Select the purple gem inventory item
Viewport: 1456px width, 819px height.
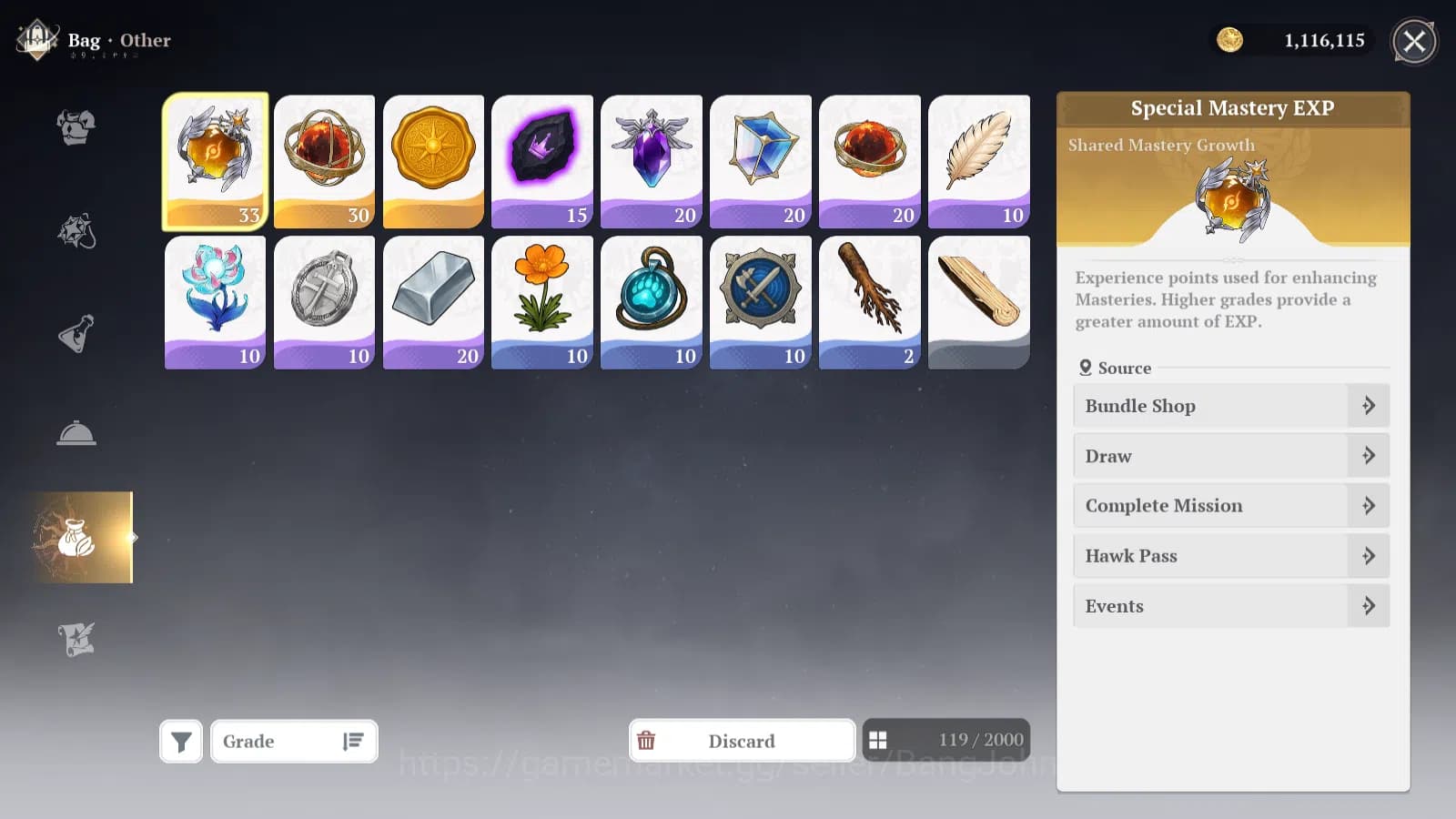pyautogui.click(x=652, y=161)
